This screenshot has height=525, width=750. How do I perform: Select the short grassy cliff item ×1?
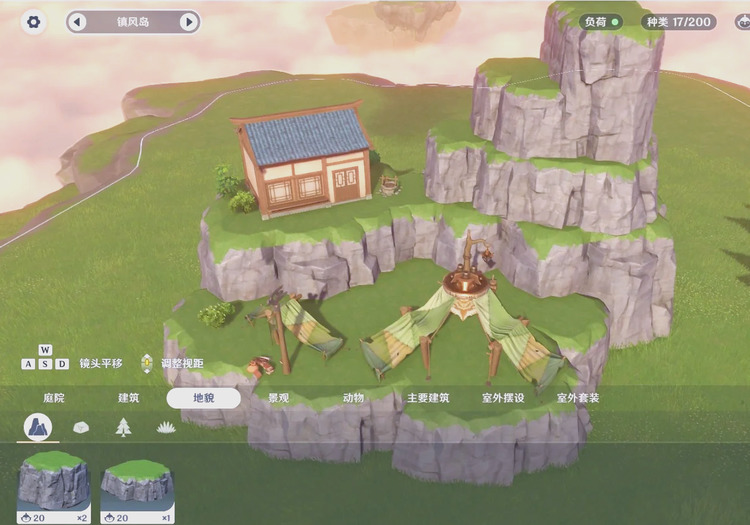coord(137,487)
